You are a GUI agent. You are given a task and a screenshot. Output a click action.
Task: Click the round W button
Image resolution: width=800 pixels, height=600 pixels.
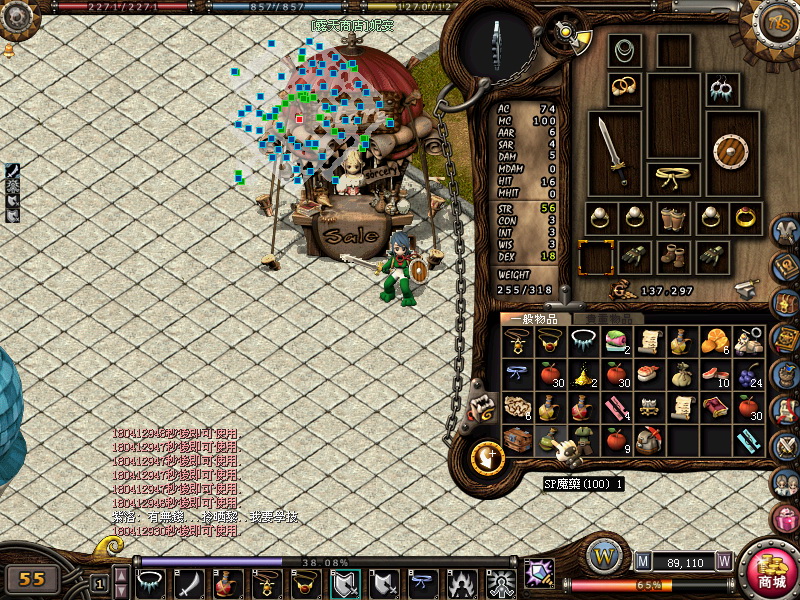click(x=603, y=556)
